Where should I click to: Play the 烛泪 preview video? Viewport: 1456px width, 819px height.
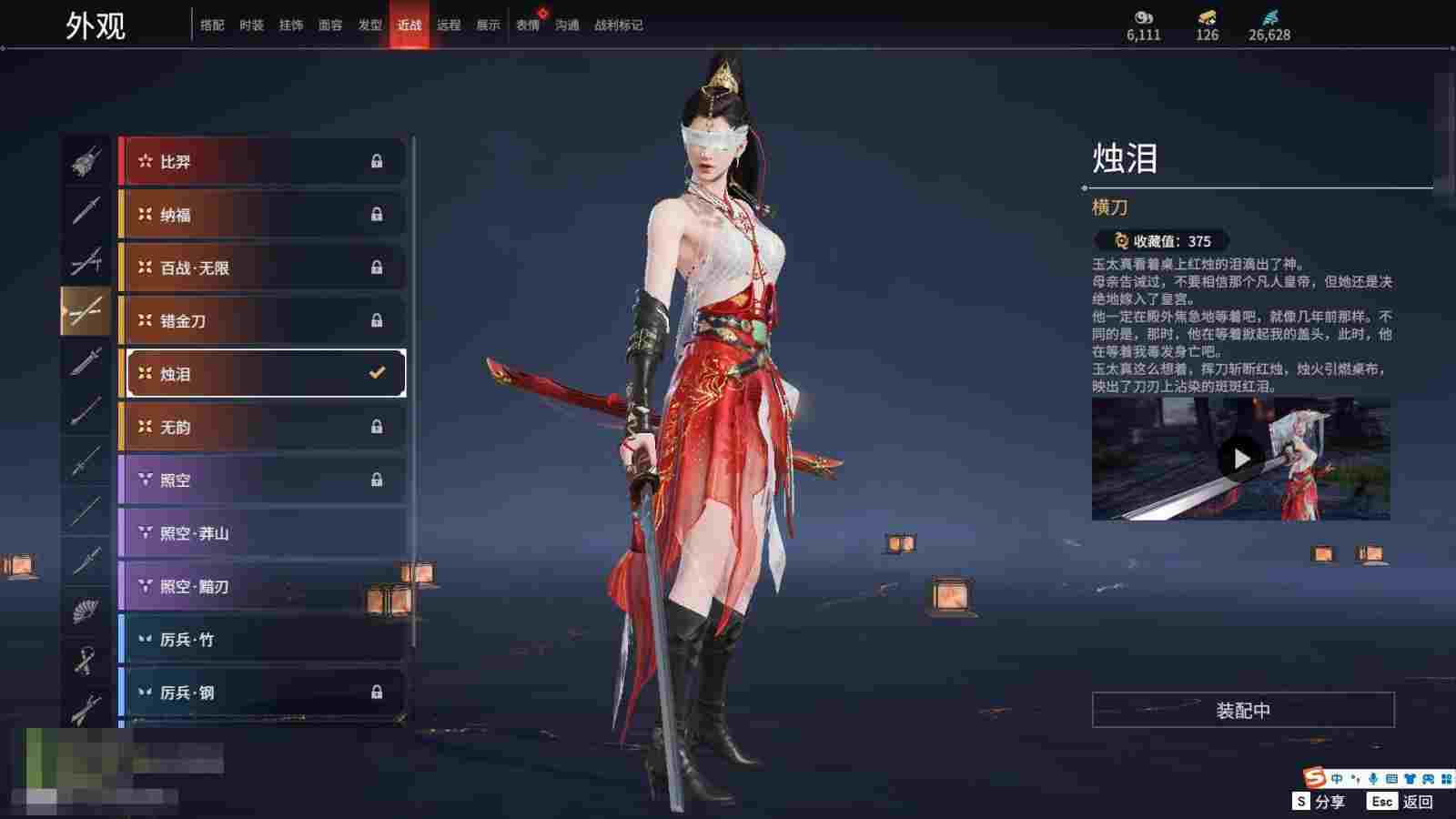(1240, 459)
